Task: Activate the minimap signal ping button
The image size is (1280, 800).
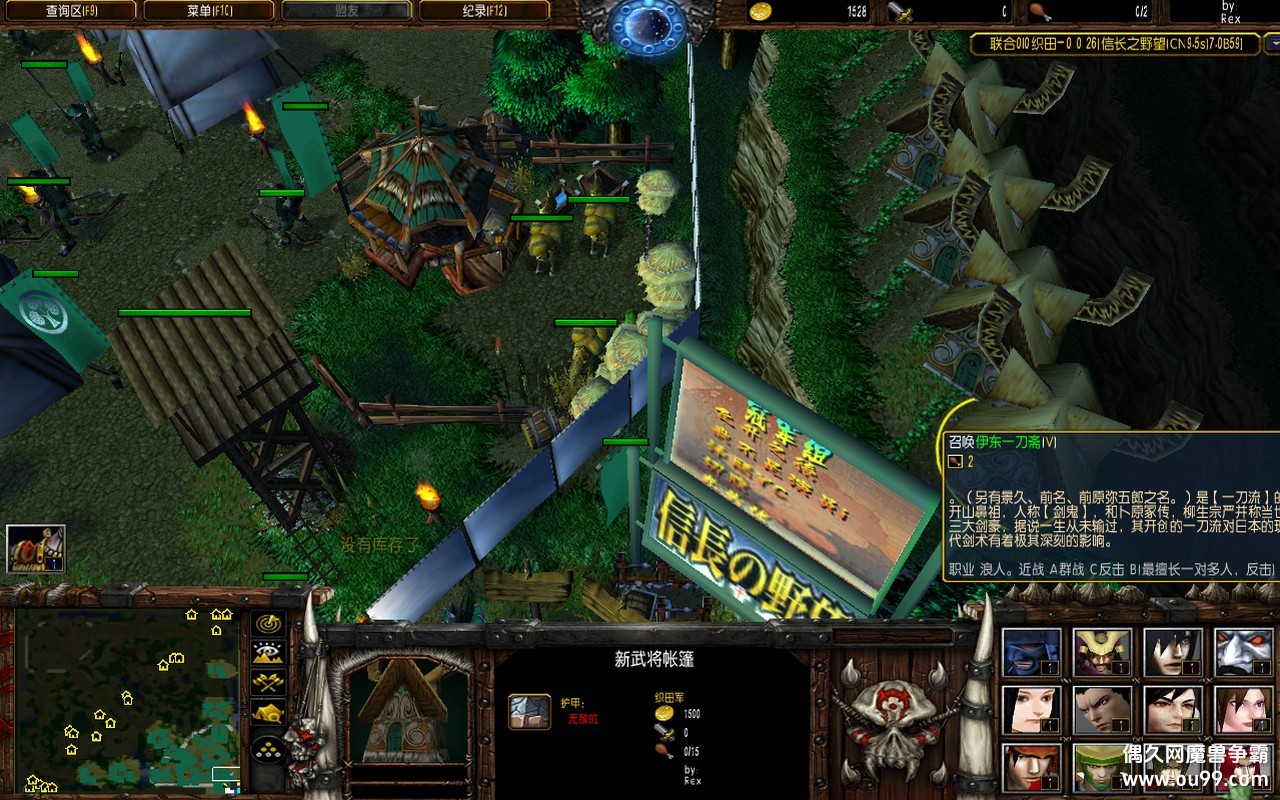Action: coord(268,623)
